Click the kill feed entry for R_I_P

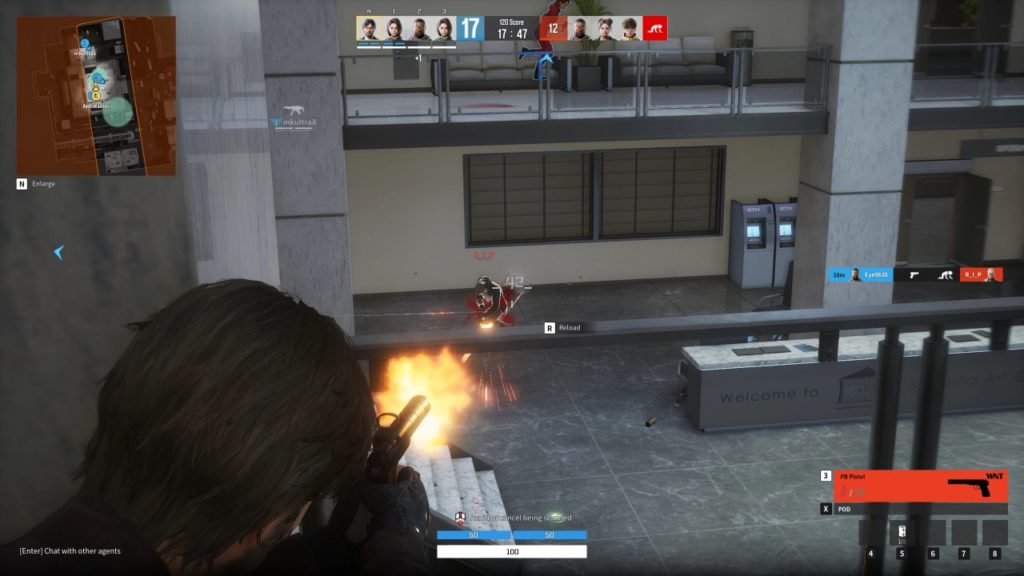pyautogui.click(x=980, y=274)
